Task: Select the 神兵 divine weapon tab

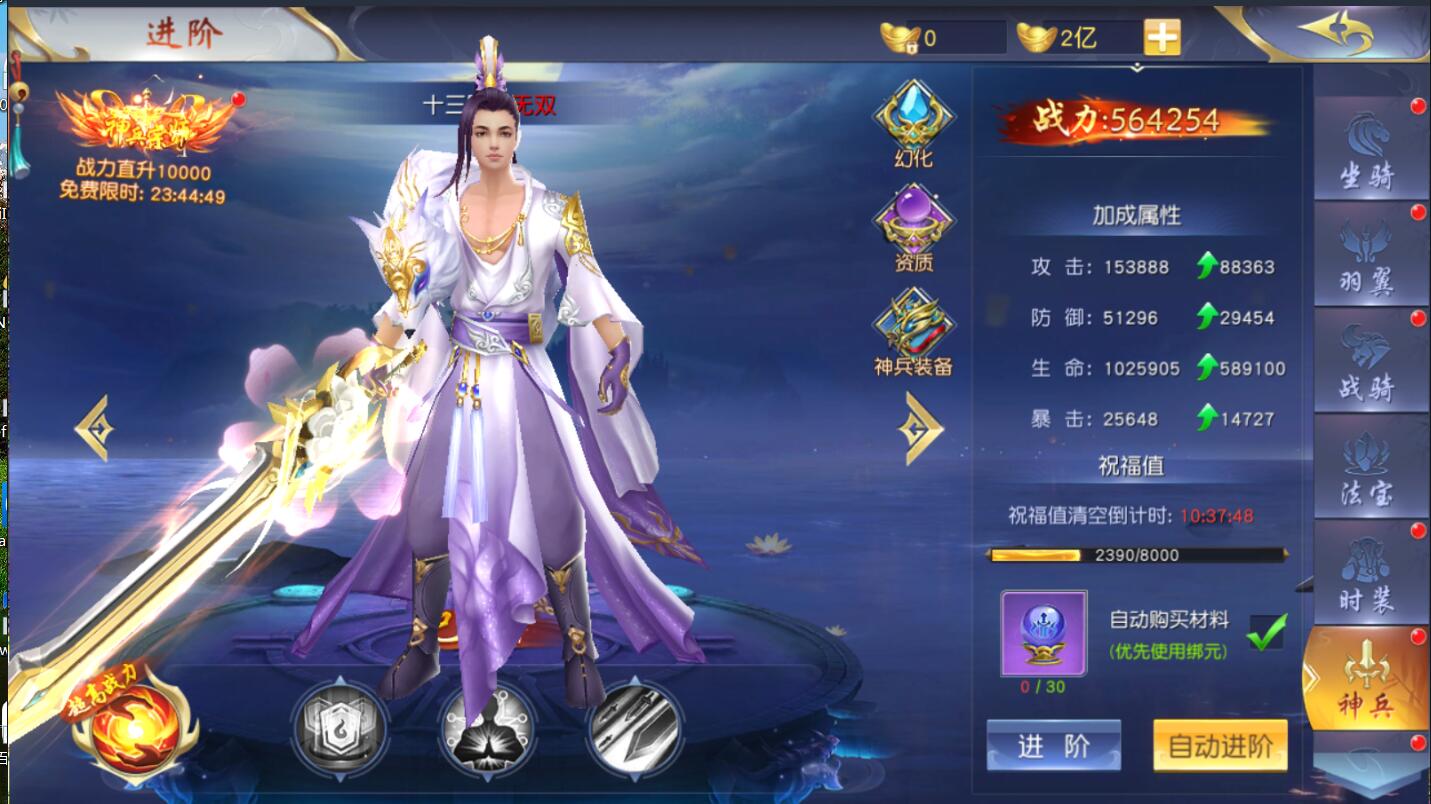Action: pos(1366,679)
